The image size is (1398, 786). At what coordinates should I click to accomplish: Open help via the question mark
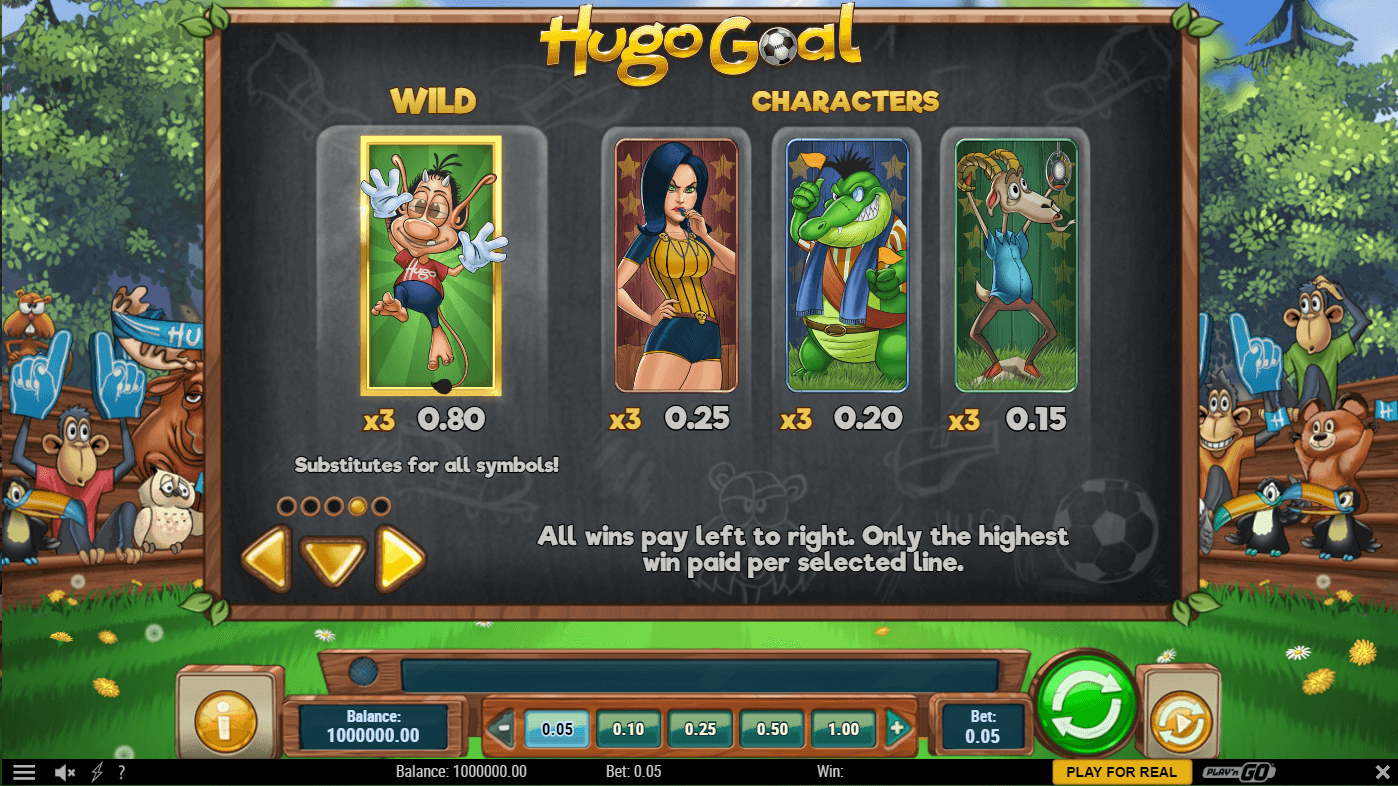click(121, 772)
